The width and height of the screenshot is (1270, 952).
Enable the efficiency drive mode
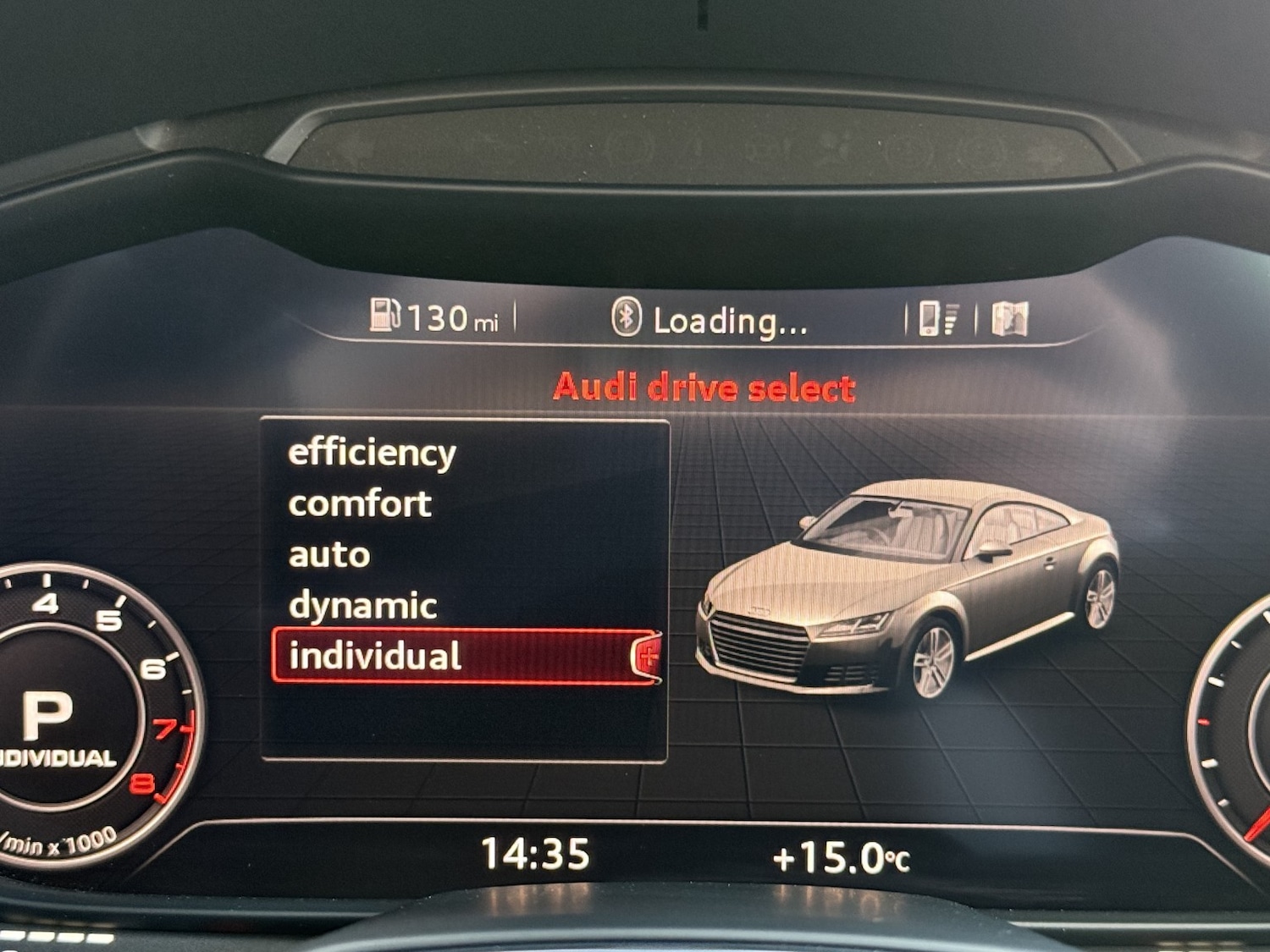coord(370,453)
